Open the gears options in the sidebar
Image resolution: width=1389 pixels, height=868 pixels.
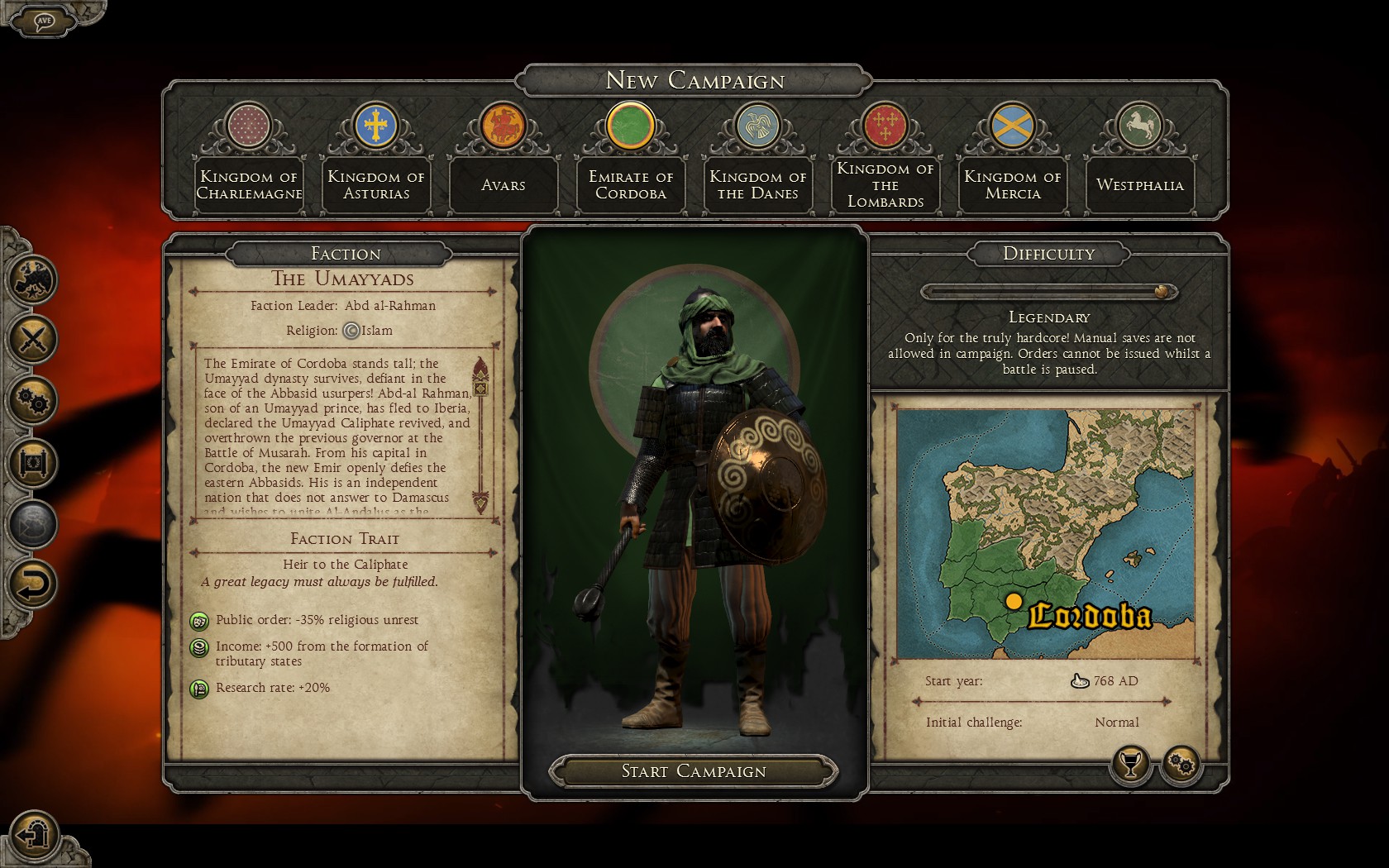pyautogui.click(x=33, y=401)
